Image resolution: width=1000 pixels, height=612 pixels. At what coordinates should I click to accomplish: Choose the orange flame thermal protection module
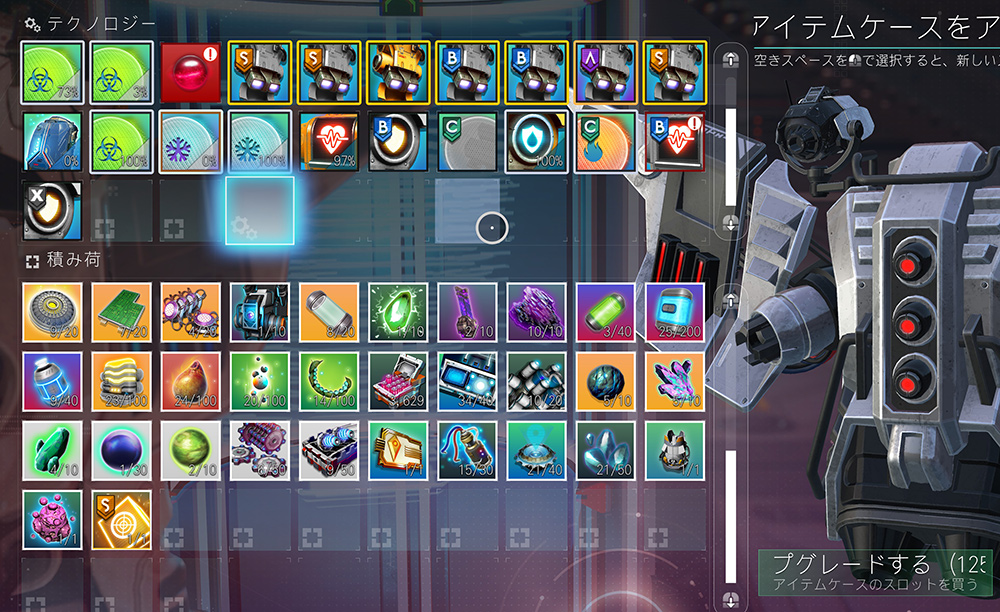point(606,140)
